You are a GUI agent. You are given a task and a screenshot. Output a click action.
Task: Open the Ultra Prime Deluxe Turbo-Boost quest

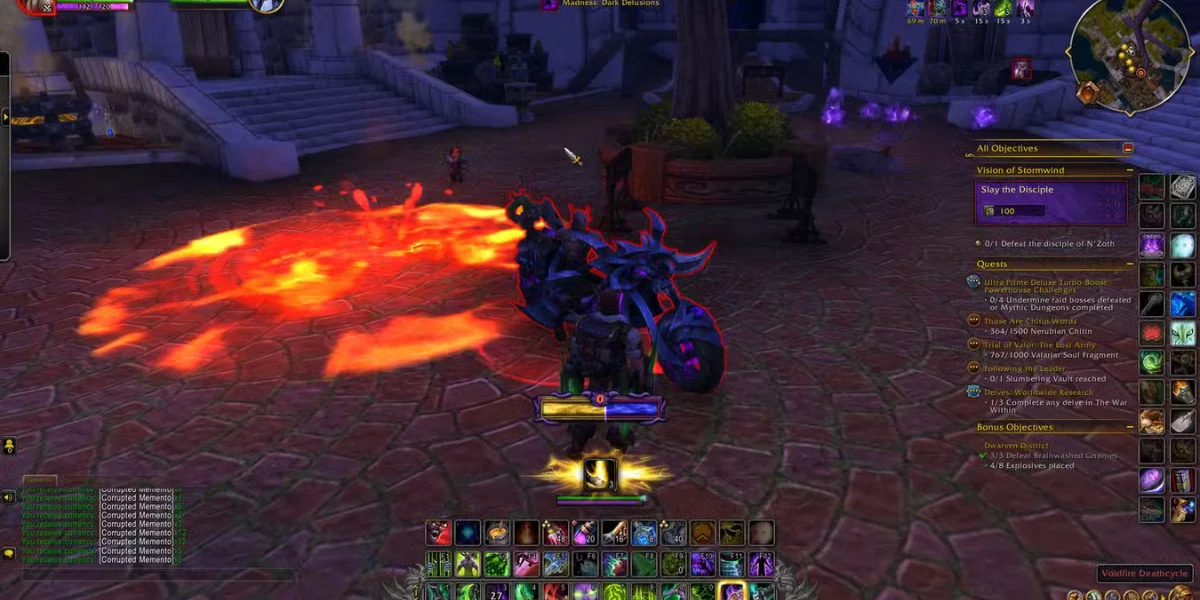click(1052, 282)
